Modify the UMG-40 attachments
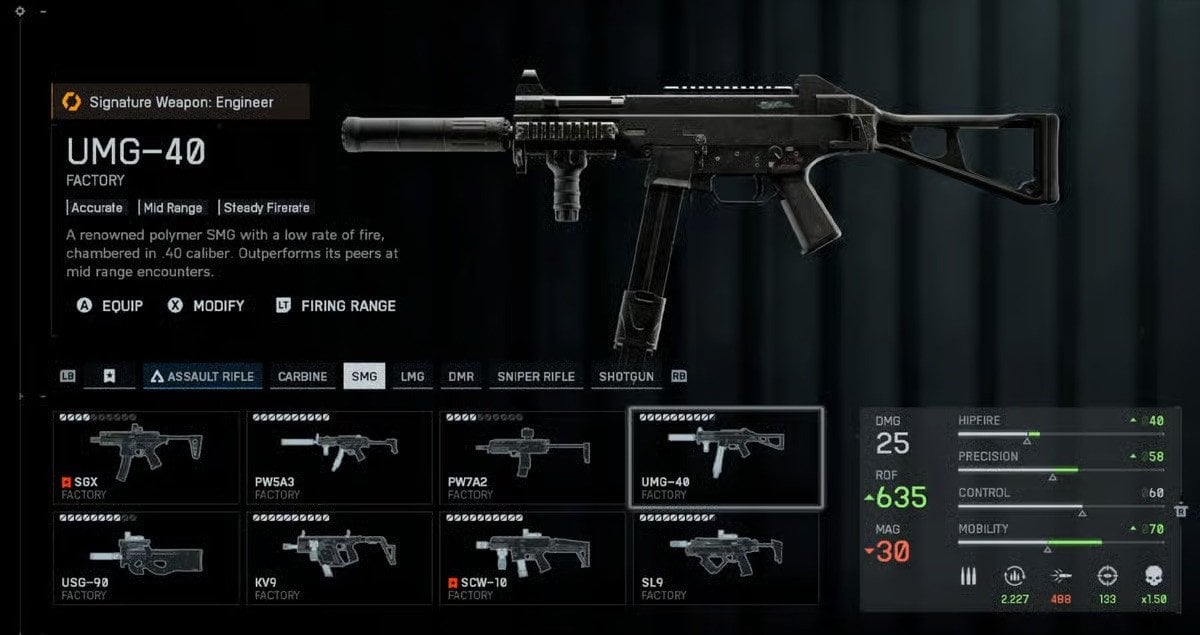Image resolution: width=1200 pixels, height=635 pixels. point(207,305)
